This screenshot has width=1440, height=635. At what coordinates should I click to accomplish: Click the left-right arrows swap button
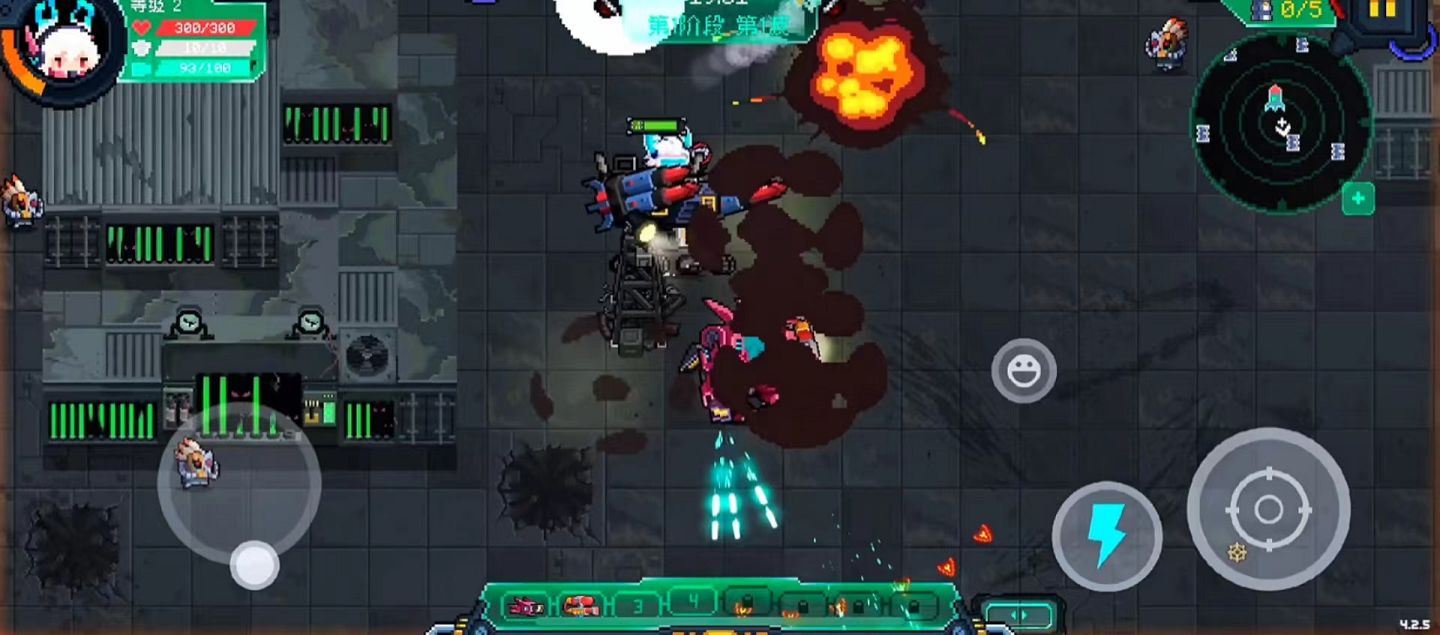pos(1018,615)
